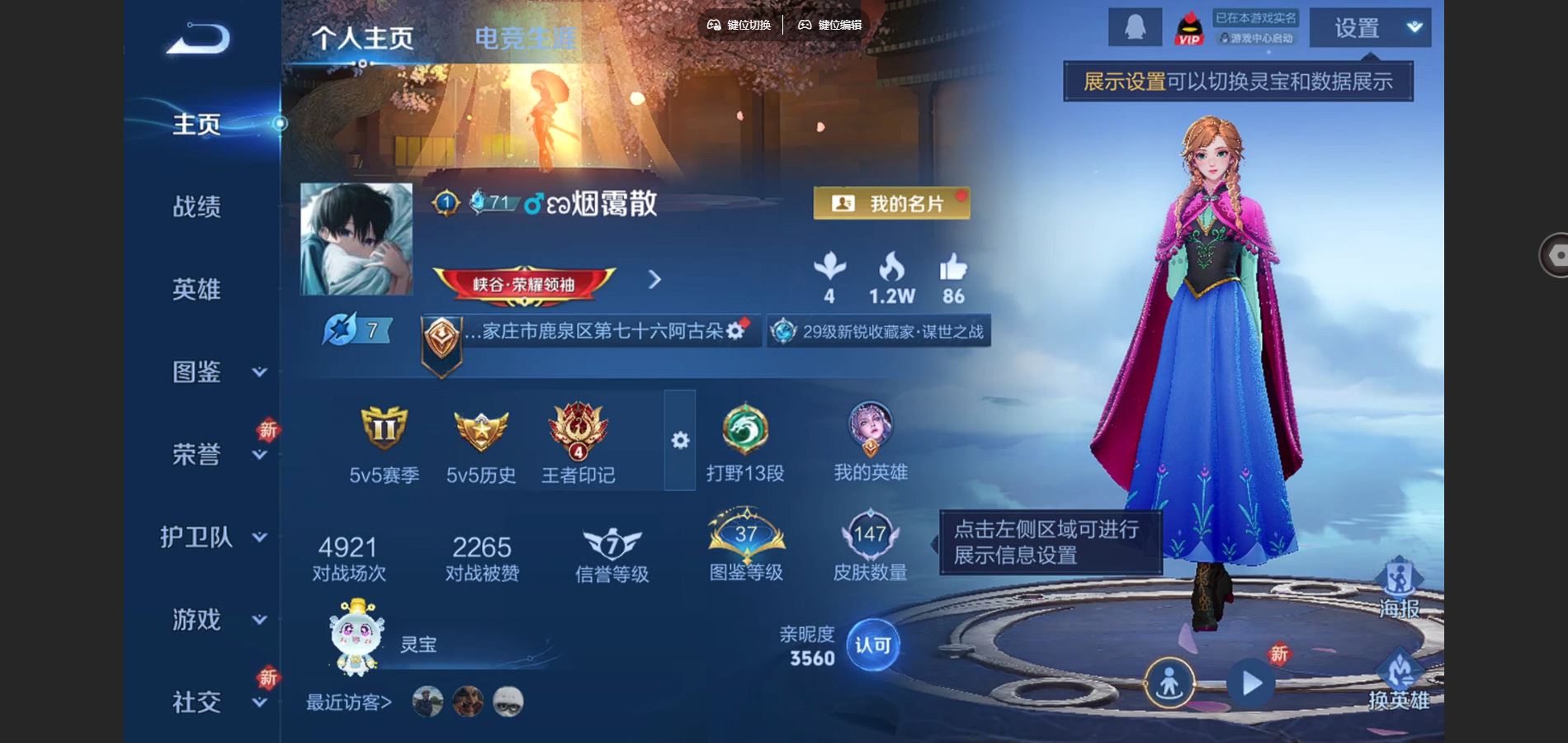
Task: Open the 战绩 menu entry
Action: point(196,206)
